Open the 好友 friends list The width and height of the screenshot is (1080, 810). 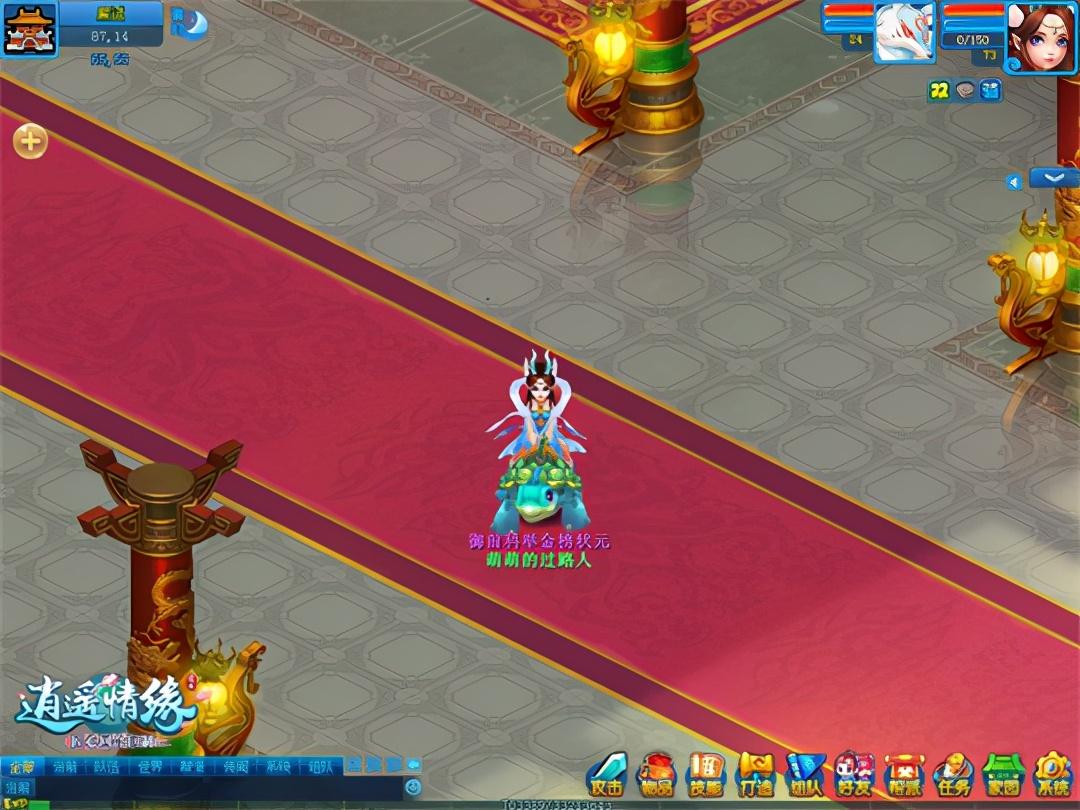[x=854, y=774]
